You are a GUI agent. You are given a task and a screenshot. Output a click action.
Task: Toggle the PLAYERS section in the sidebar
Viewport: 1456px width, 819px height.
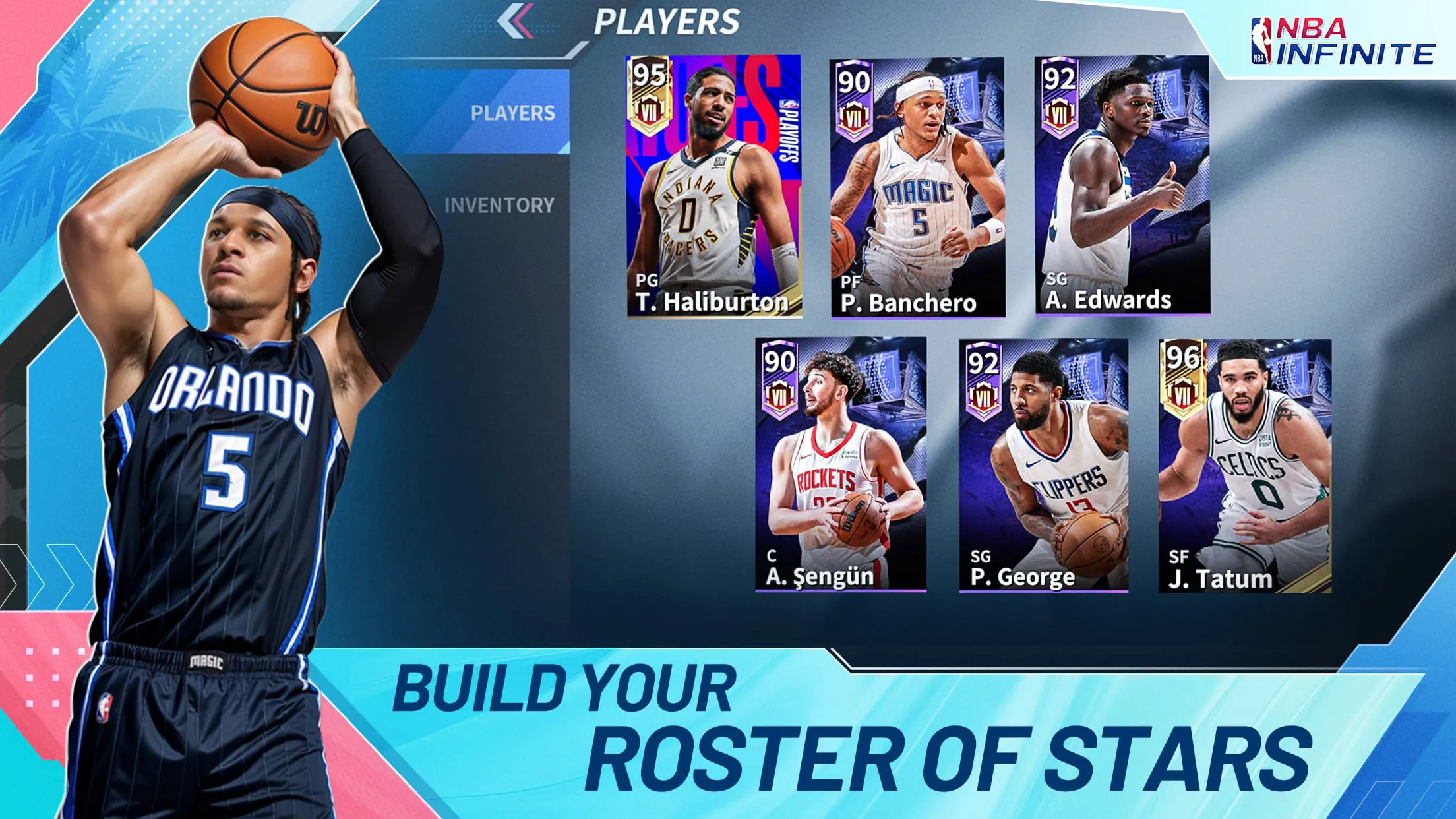point(514,112)
